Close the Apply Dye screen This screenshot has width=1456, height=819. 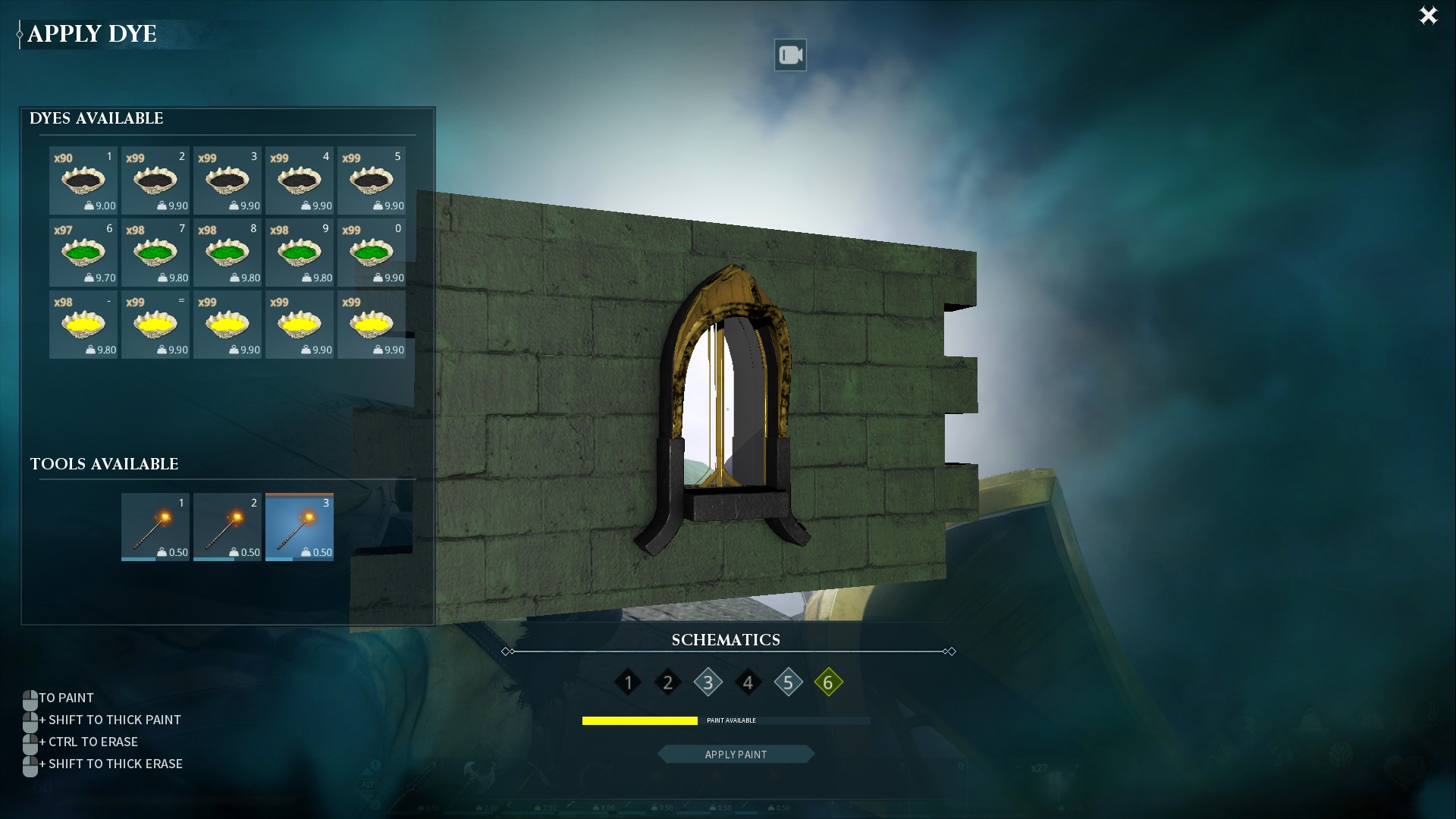coord(1428,16)
